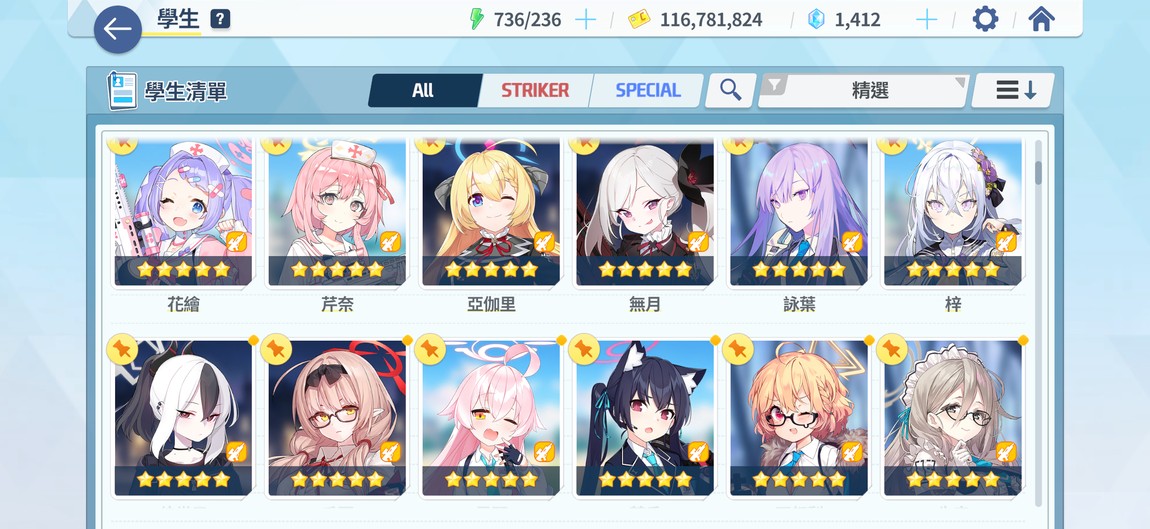Open the question mark help icon
This screenshot has width=1150, height=529.
220,19
